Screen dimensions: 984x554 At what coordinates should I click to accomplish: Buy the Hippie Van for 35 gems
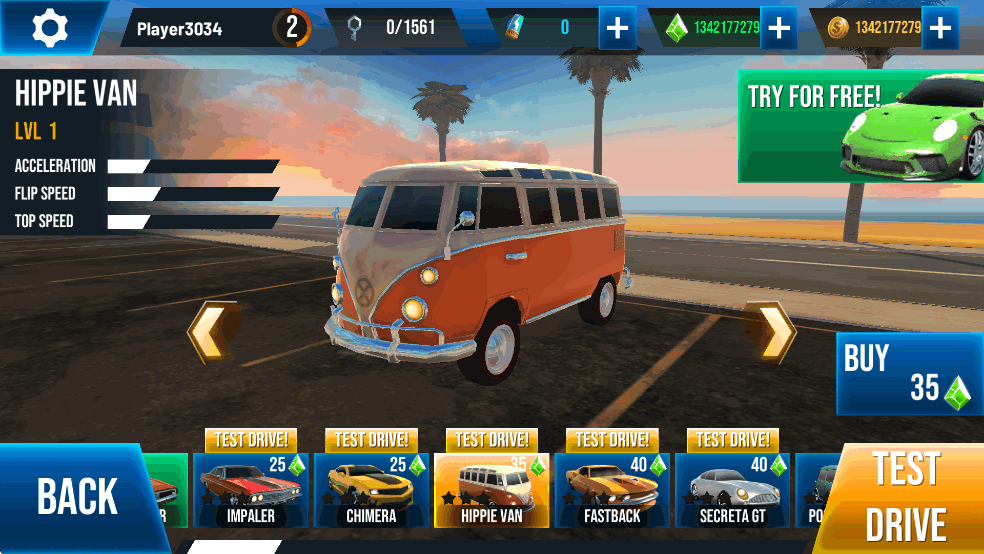click(908, 374)
